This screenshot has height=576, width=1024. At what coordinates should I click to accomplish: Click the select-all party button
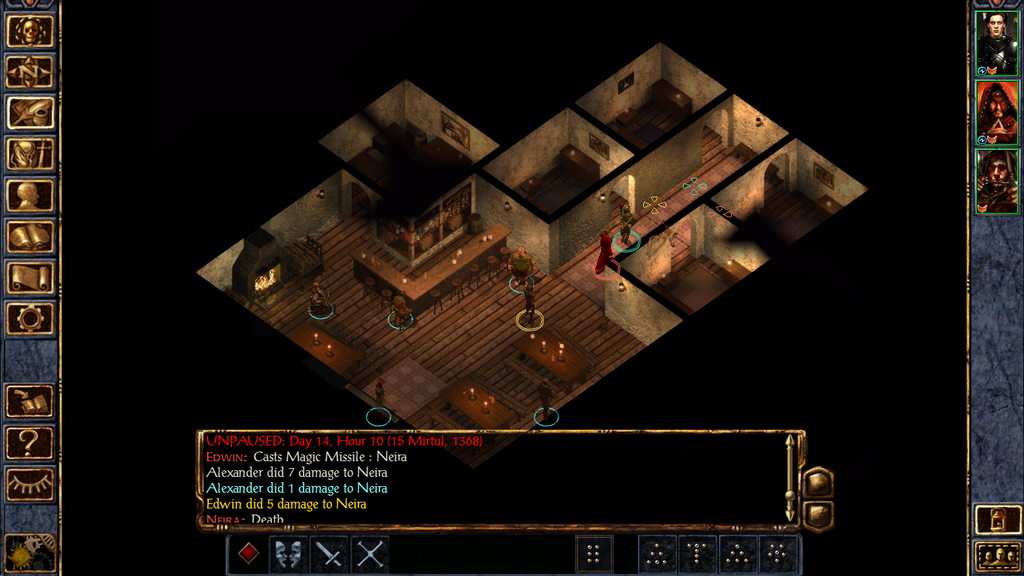click(997, 555)
